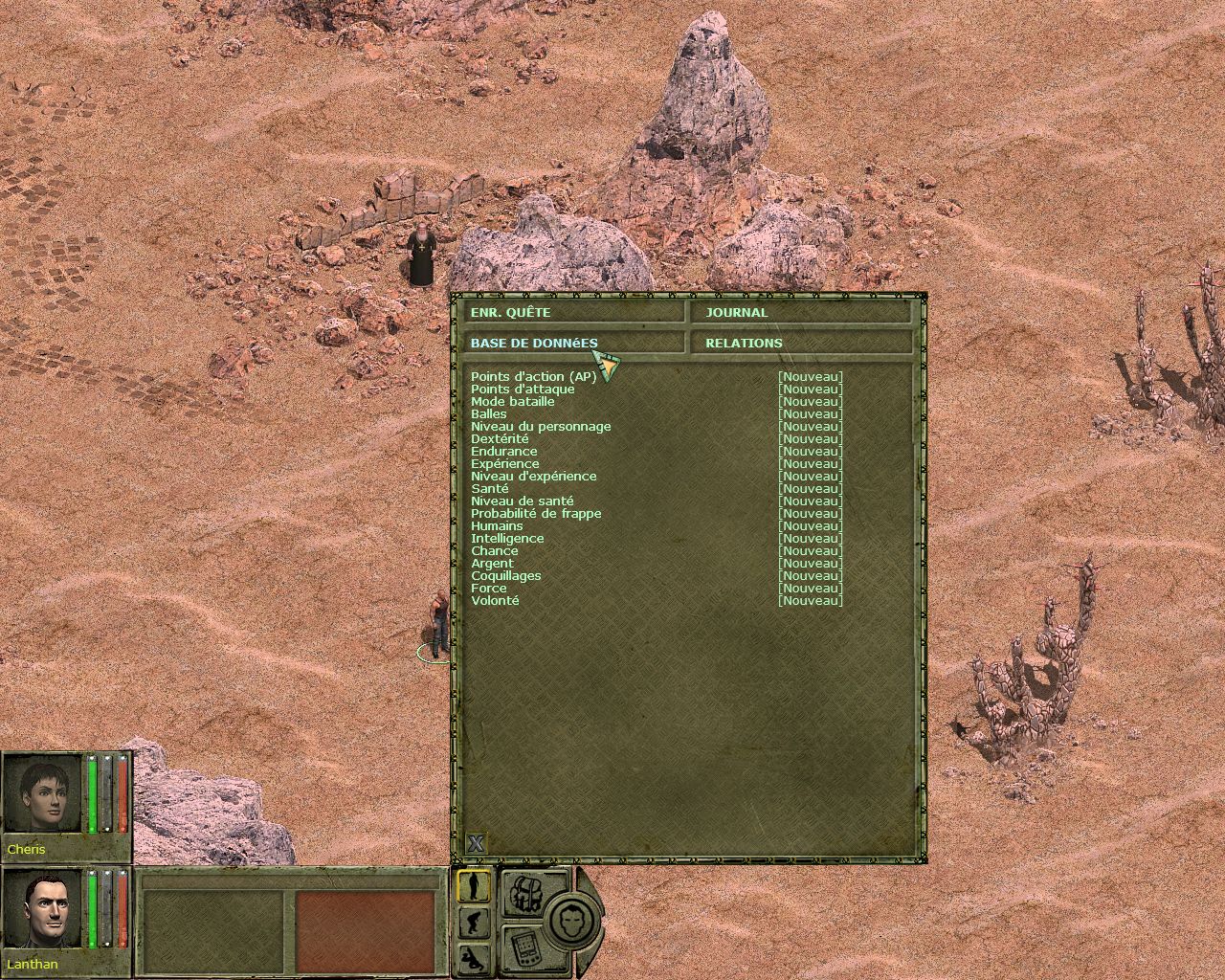Open the ENR. QUÊTE tab

(572, 312)
